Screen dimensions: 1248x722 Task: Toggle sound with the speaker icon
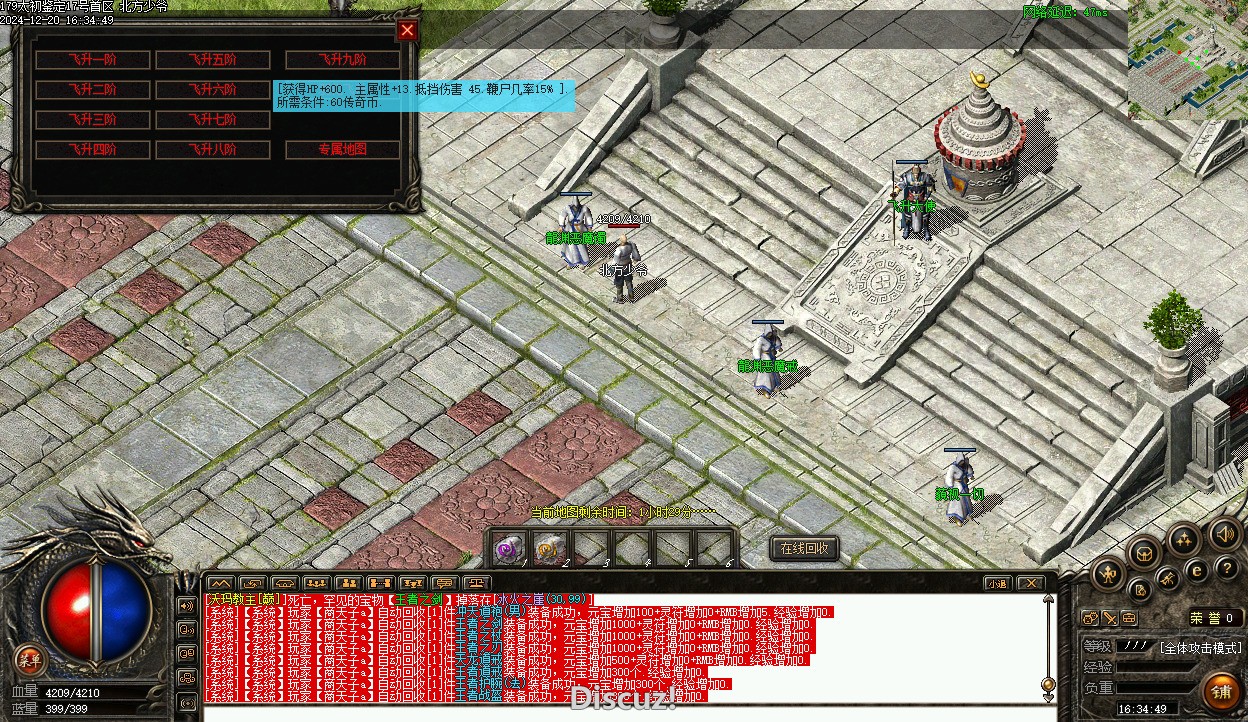pyautogui.click(x=1223, y=533)
